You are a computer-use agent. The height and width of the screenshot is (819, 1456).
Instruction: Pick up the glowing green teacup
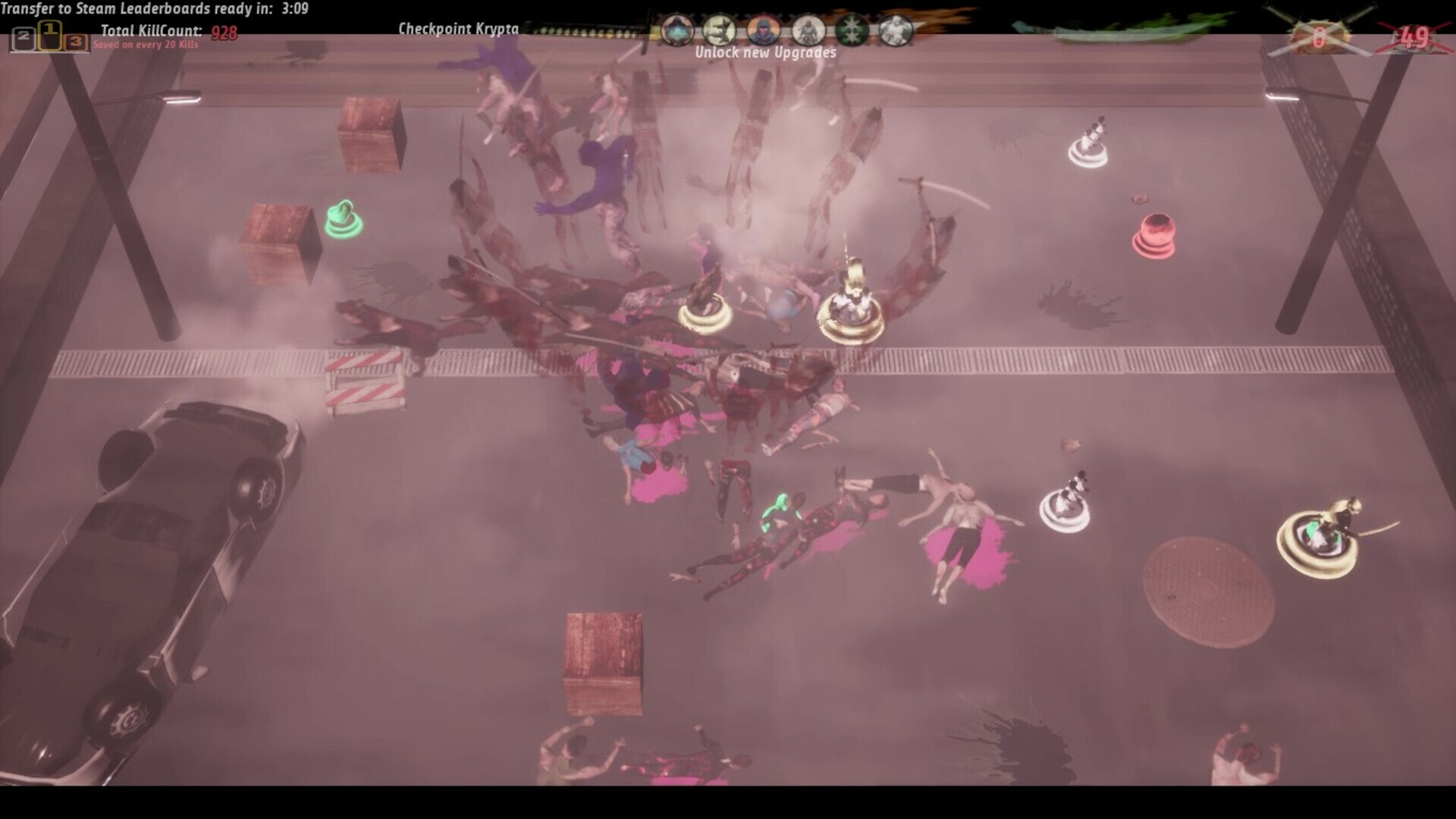343,221
